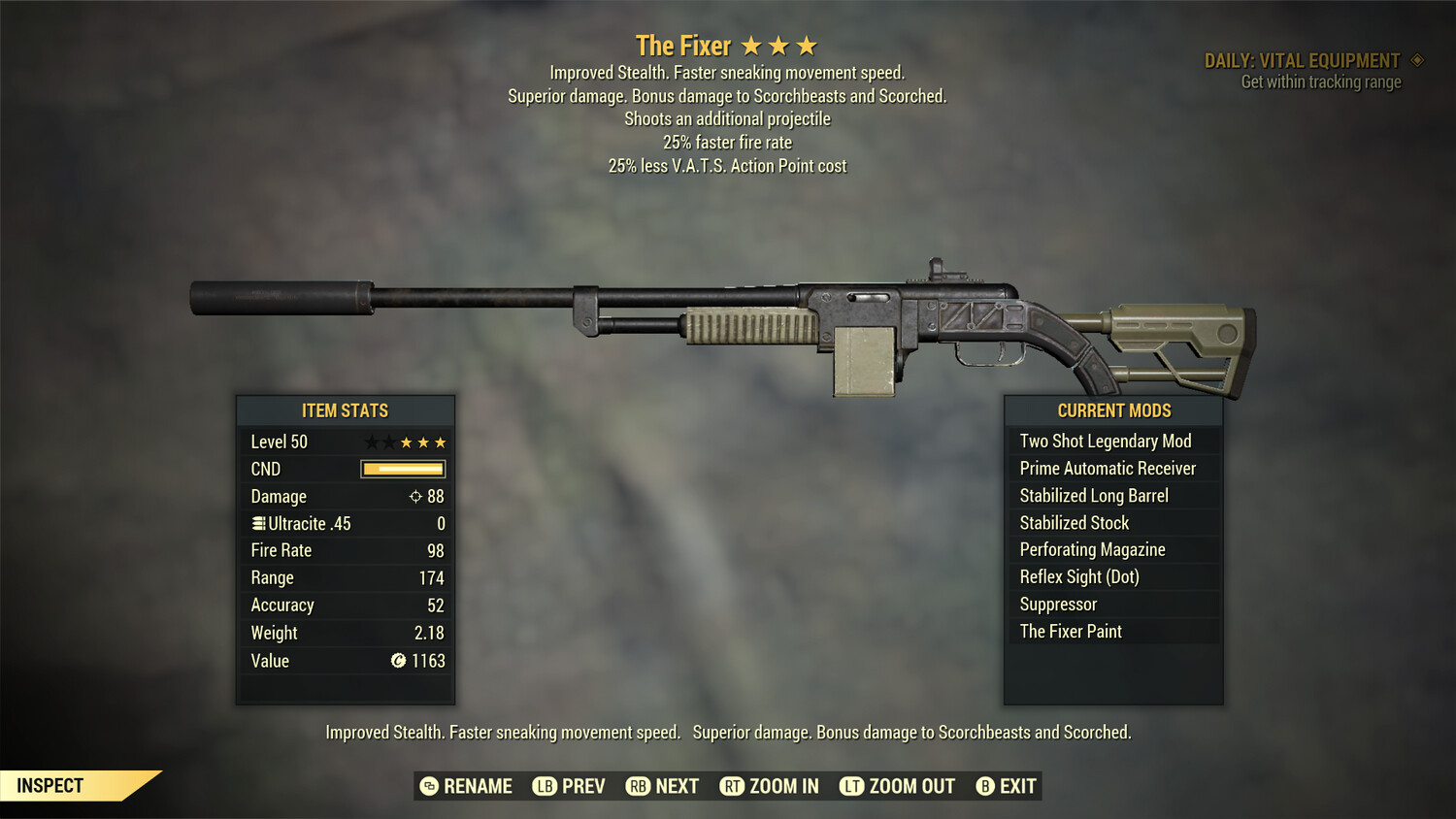Select the Perforating Magazine mod entry
Image resolution: width=1456 pixels, height=819 pixels.
[1091, 549]
